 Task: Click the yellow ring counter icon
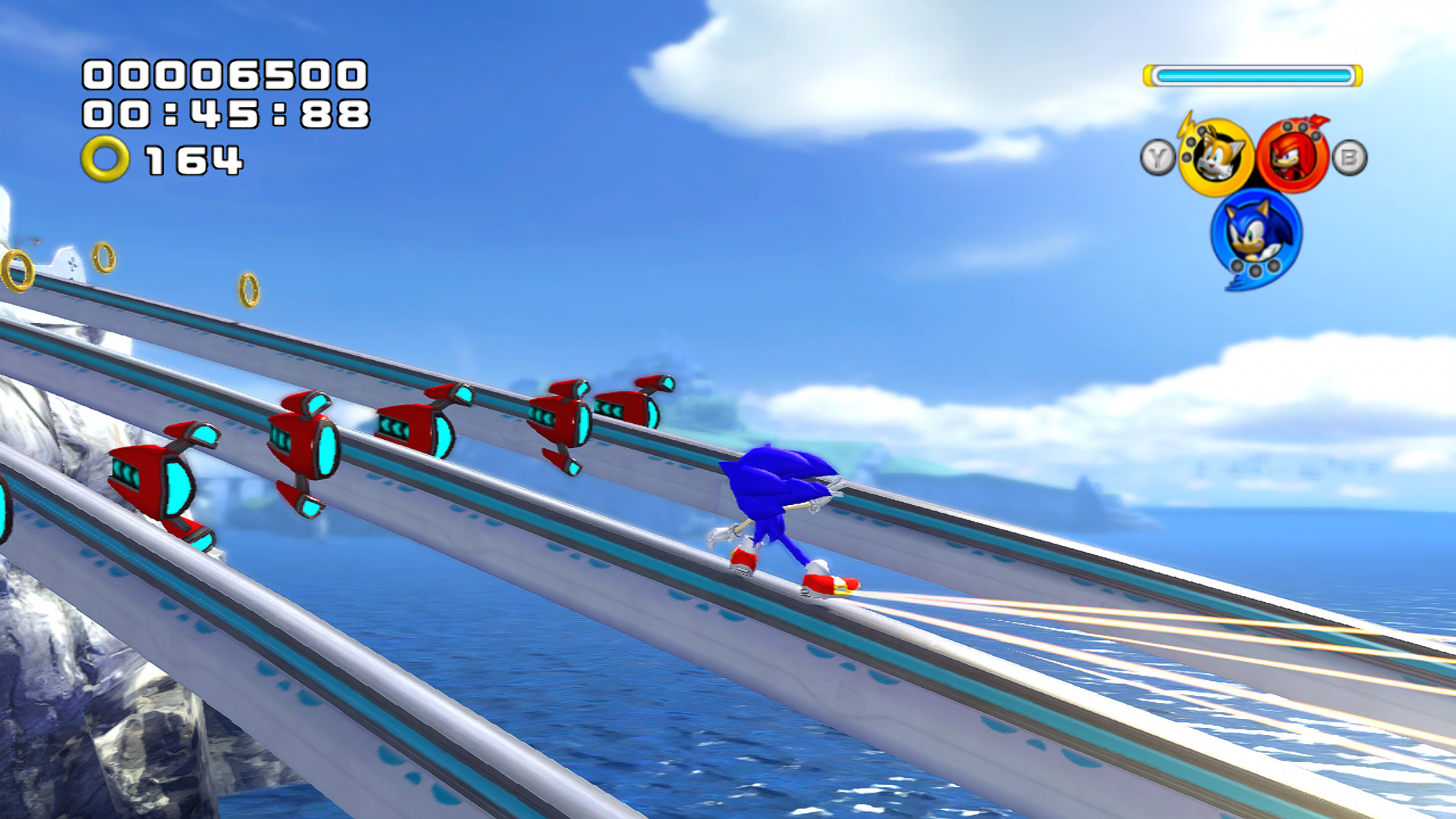[106, 158]
